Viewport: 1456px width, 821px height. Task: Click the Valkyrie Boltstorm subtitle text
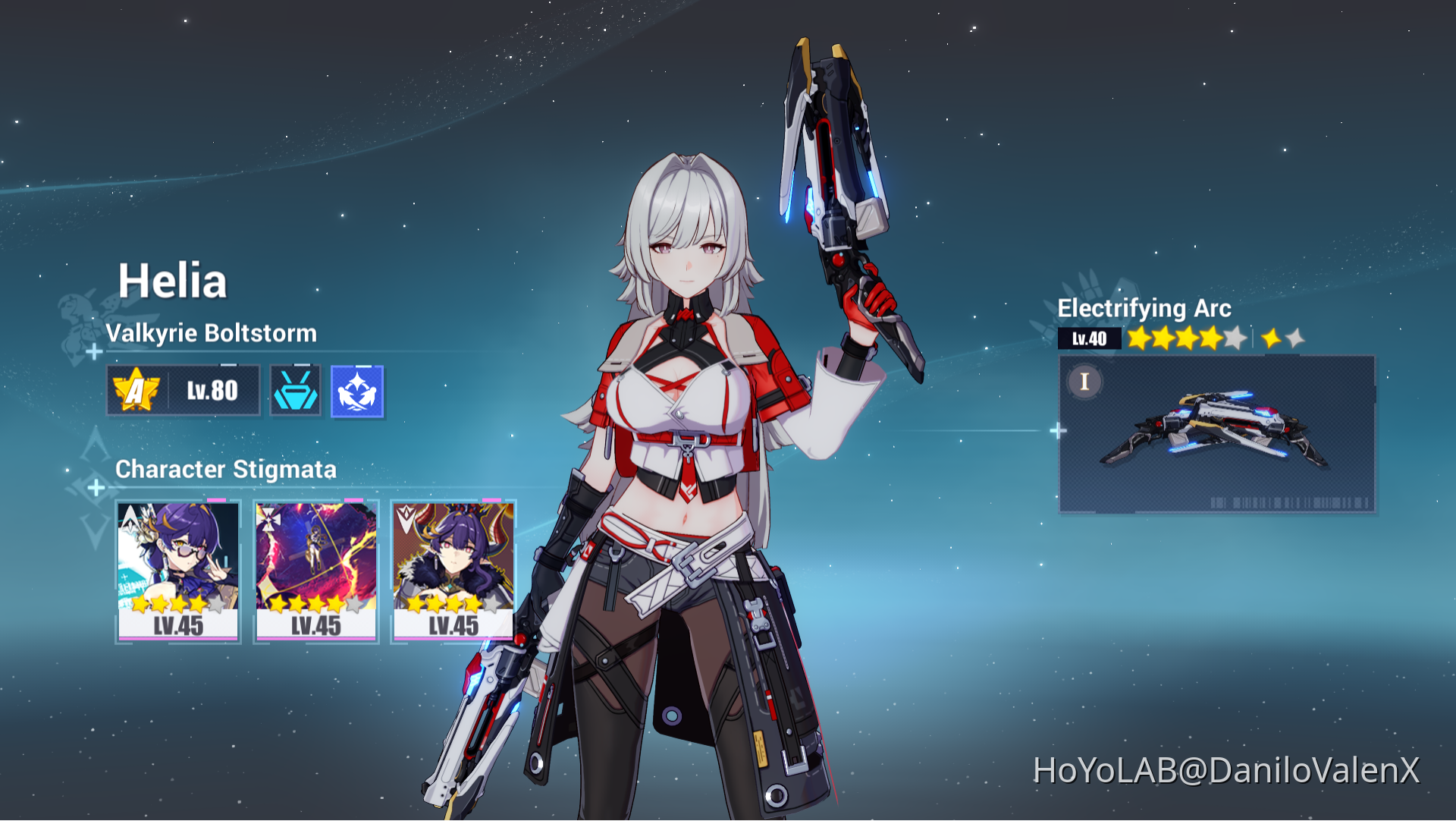pos(212,332)
